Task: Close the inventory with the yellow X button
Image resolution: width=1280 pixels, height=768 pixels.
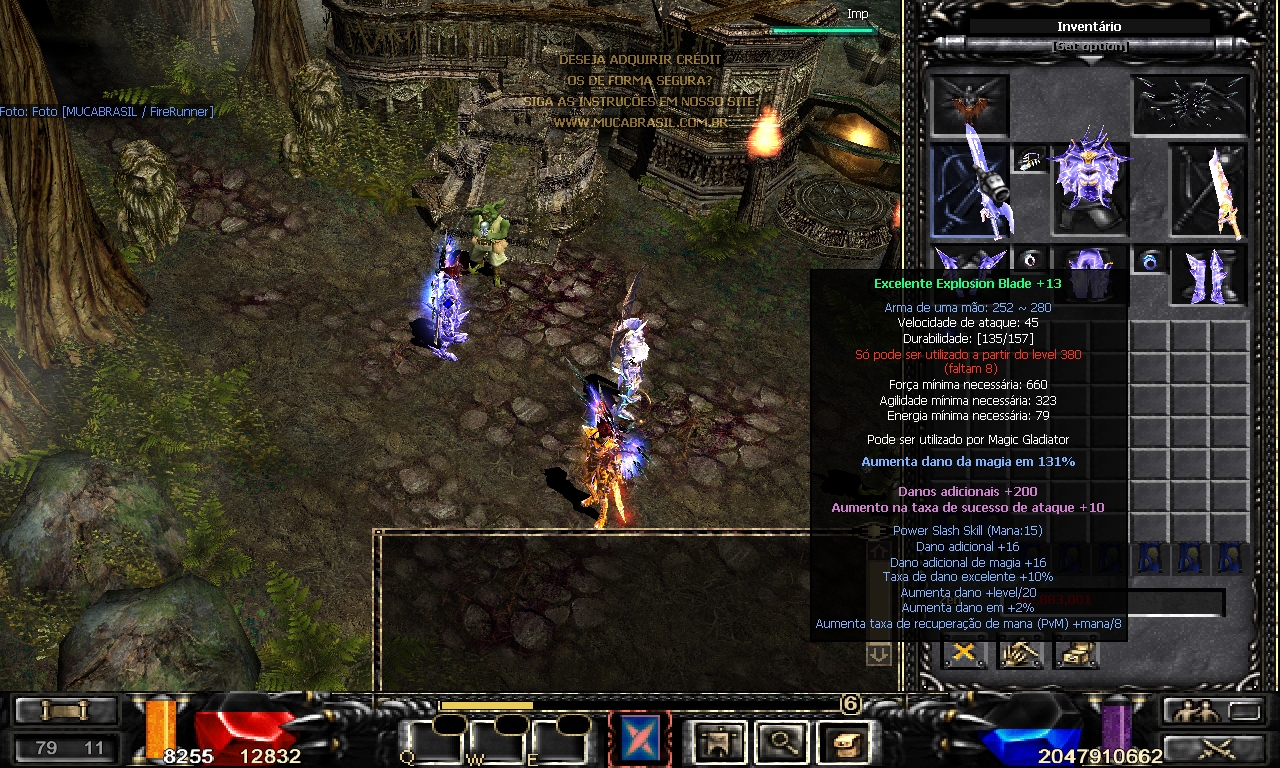Action: coord(965,653)
